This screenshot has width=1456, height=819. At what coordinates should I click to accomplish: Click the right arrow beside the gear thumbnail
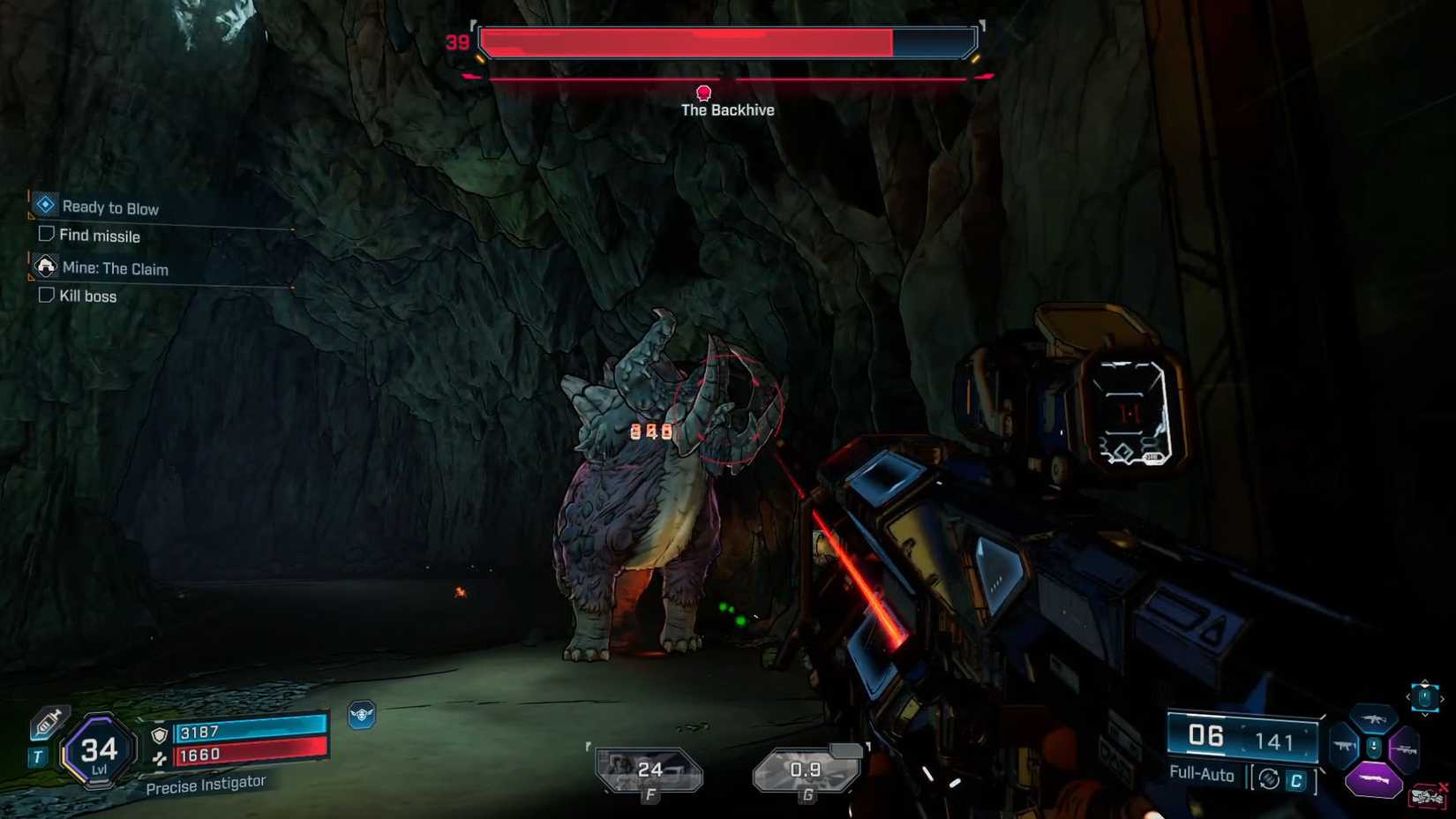point(1443,699)
